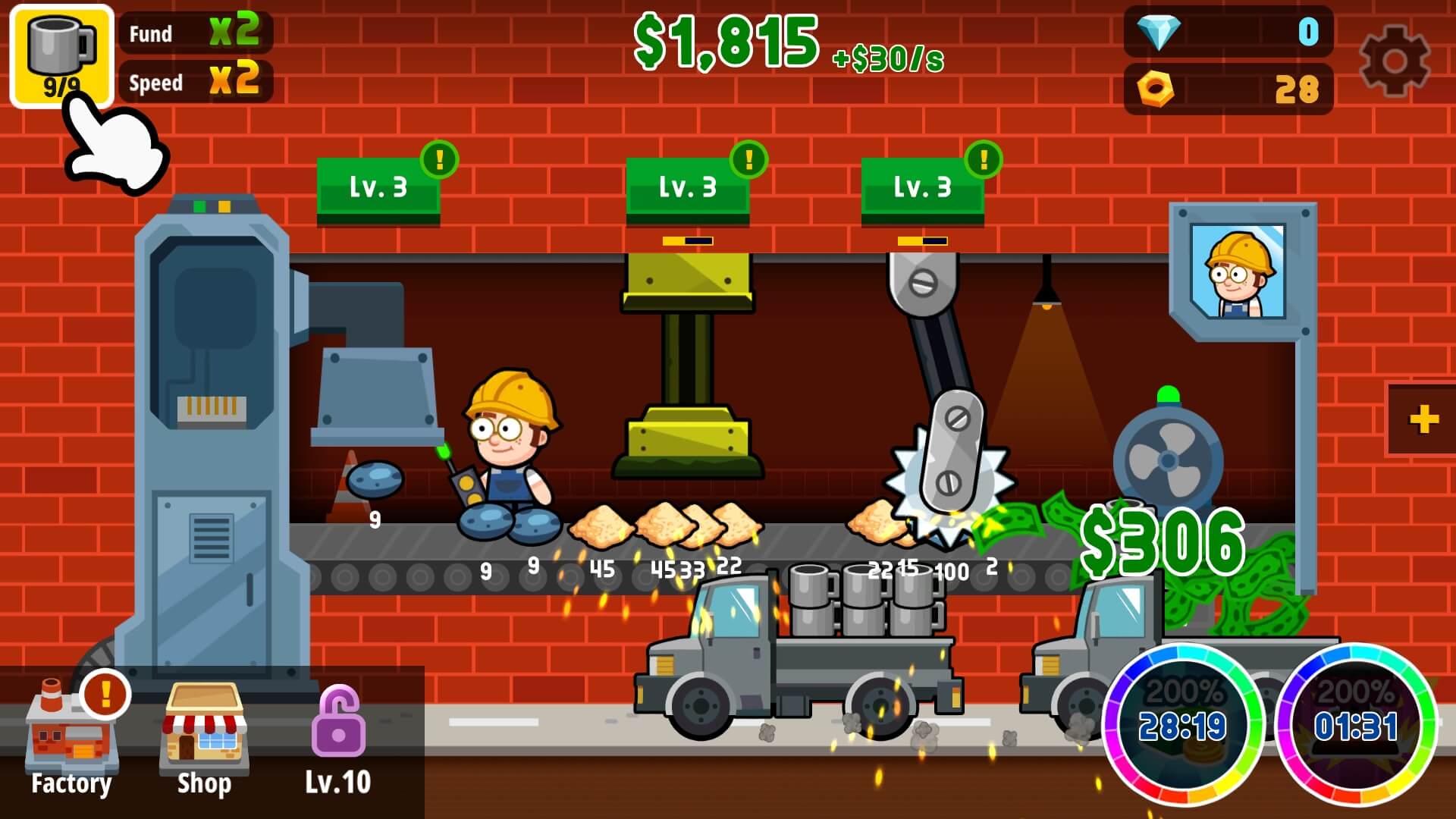Upgrade the first Lv. 3 machine

pos(378,187)
